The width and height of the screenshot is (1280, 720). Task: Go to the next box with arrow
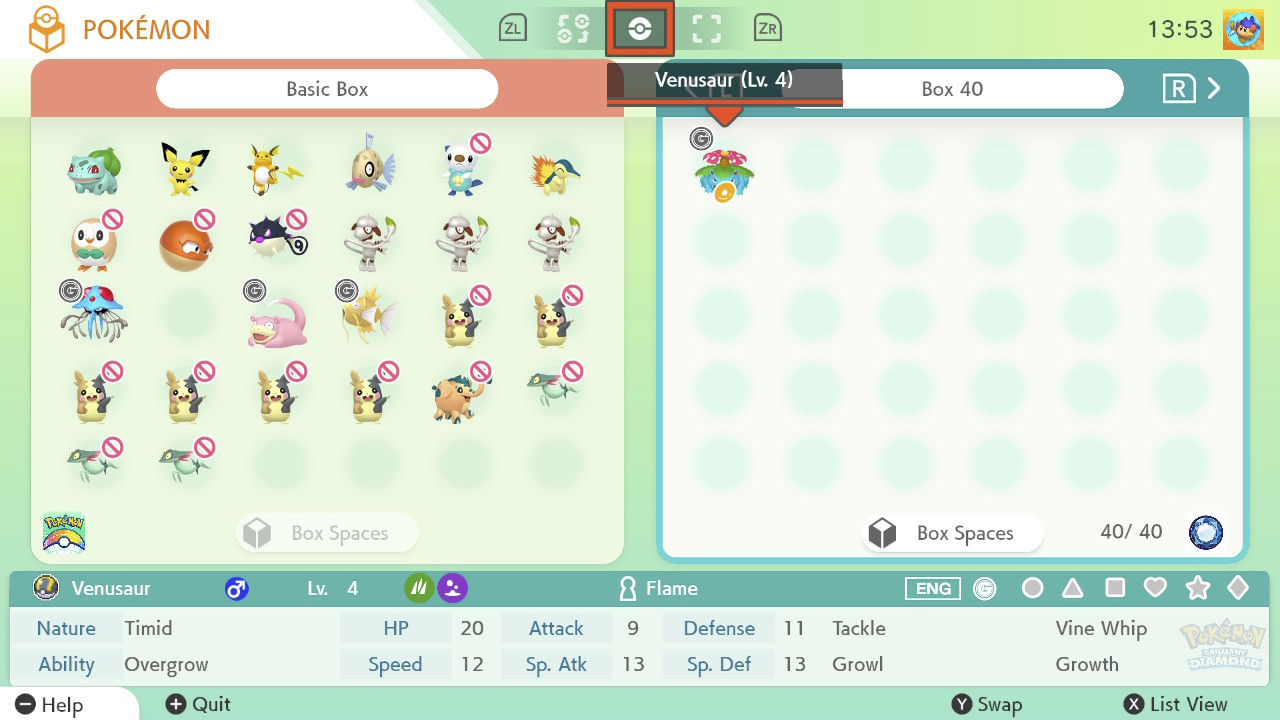1214,88
